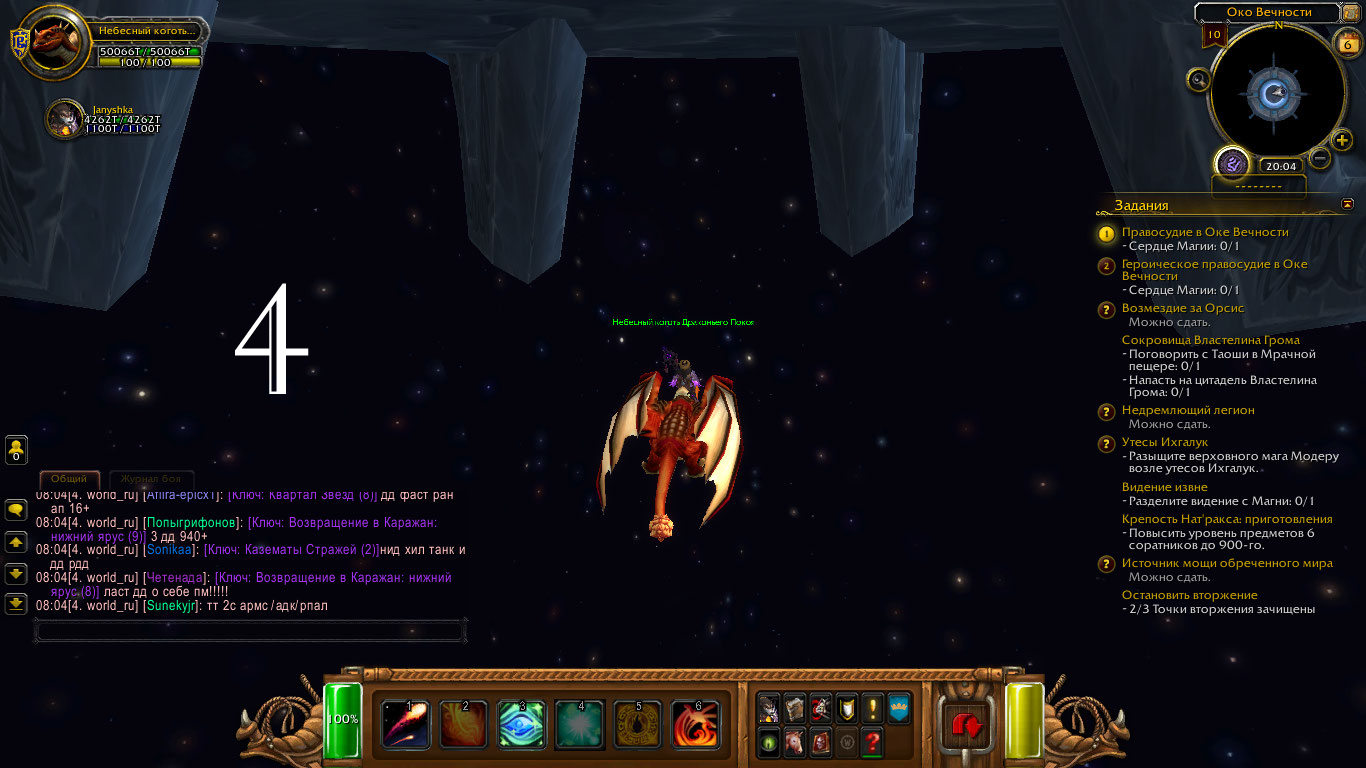Use the blue eye ability in slot 3
1366x768 pixels.
point(522,724)
